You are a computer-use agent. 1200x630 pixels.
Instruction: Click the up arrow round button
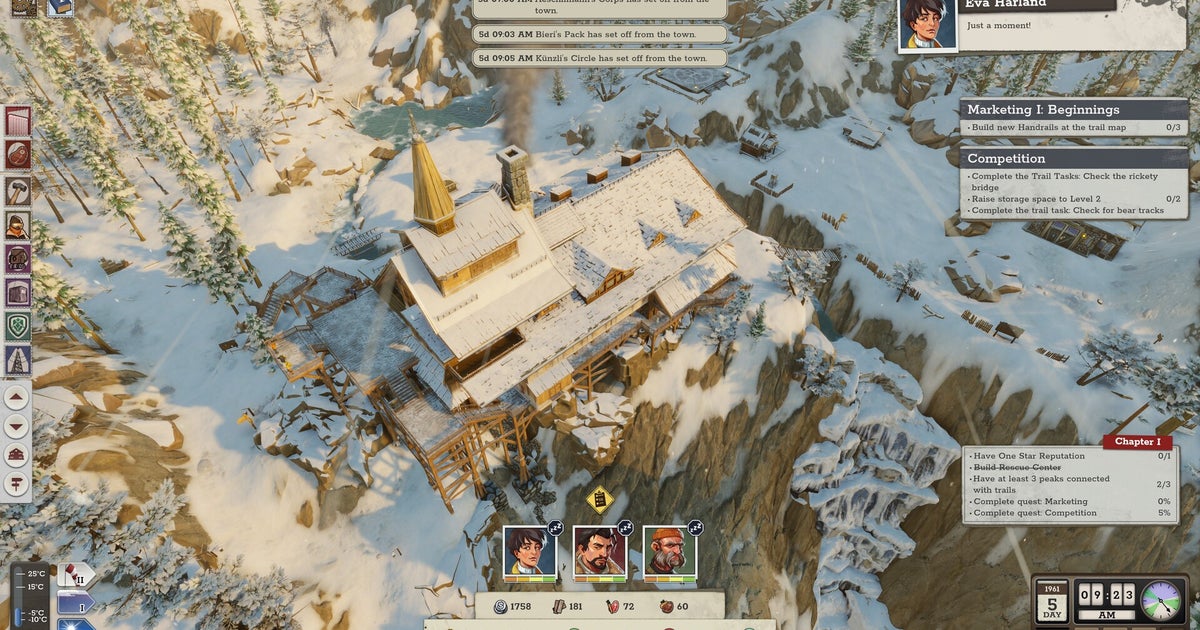[17, 397]
